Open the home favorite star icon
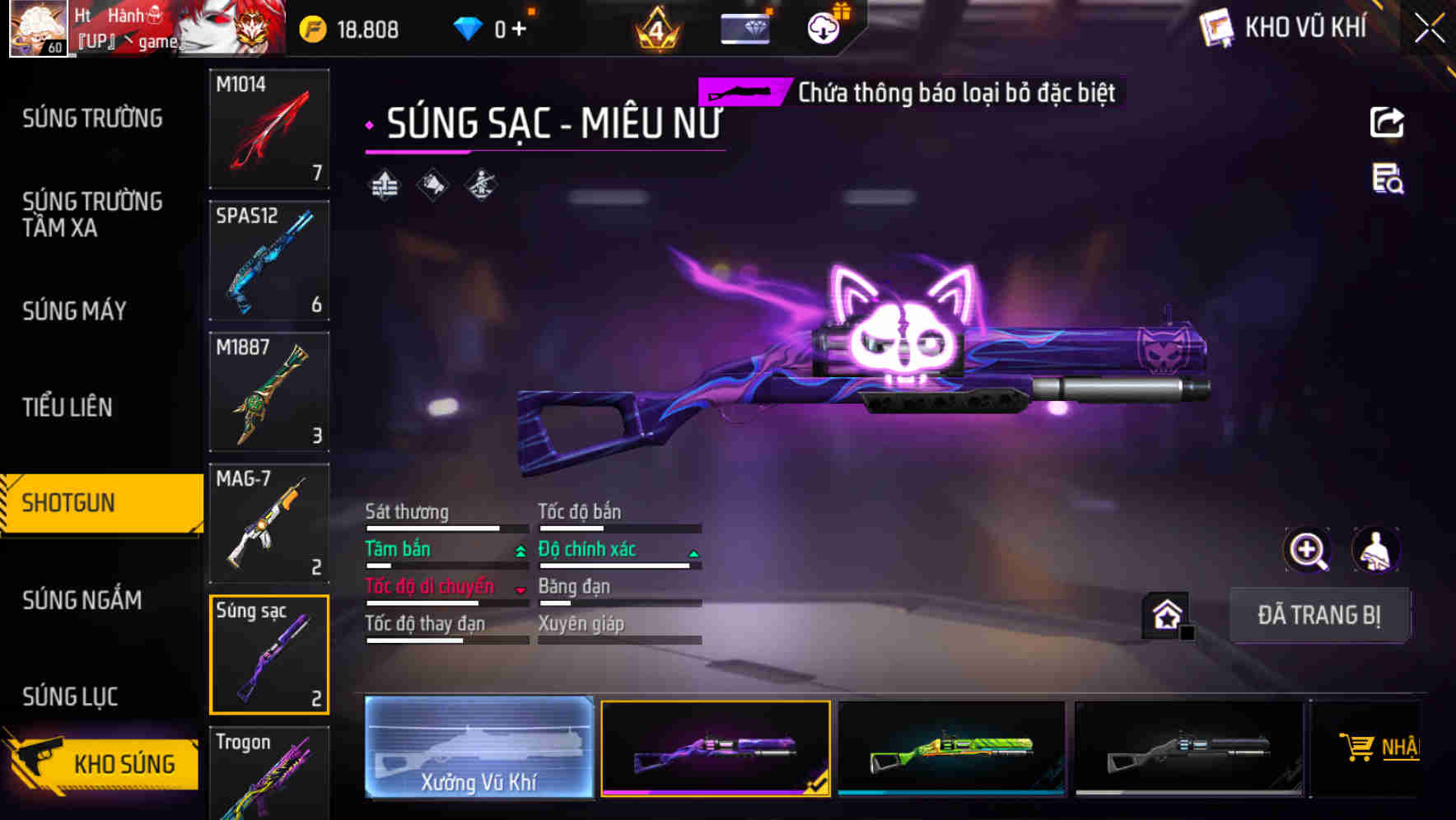This screenshot has width=1456, height=820. click(1164, 614)
